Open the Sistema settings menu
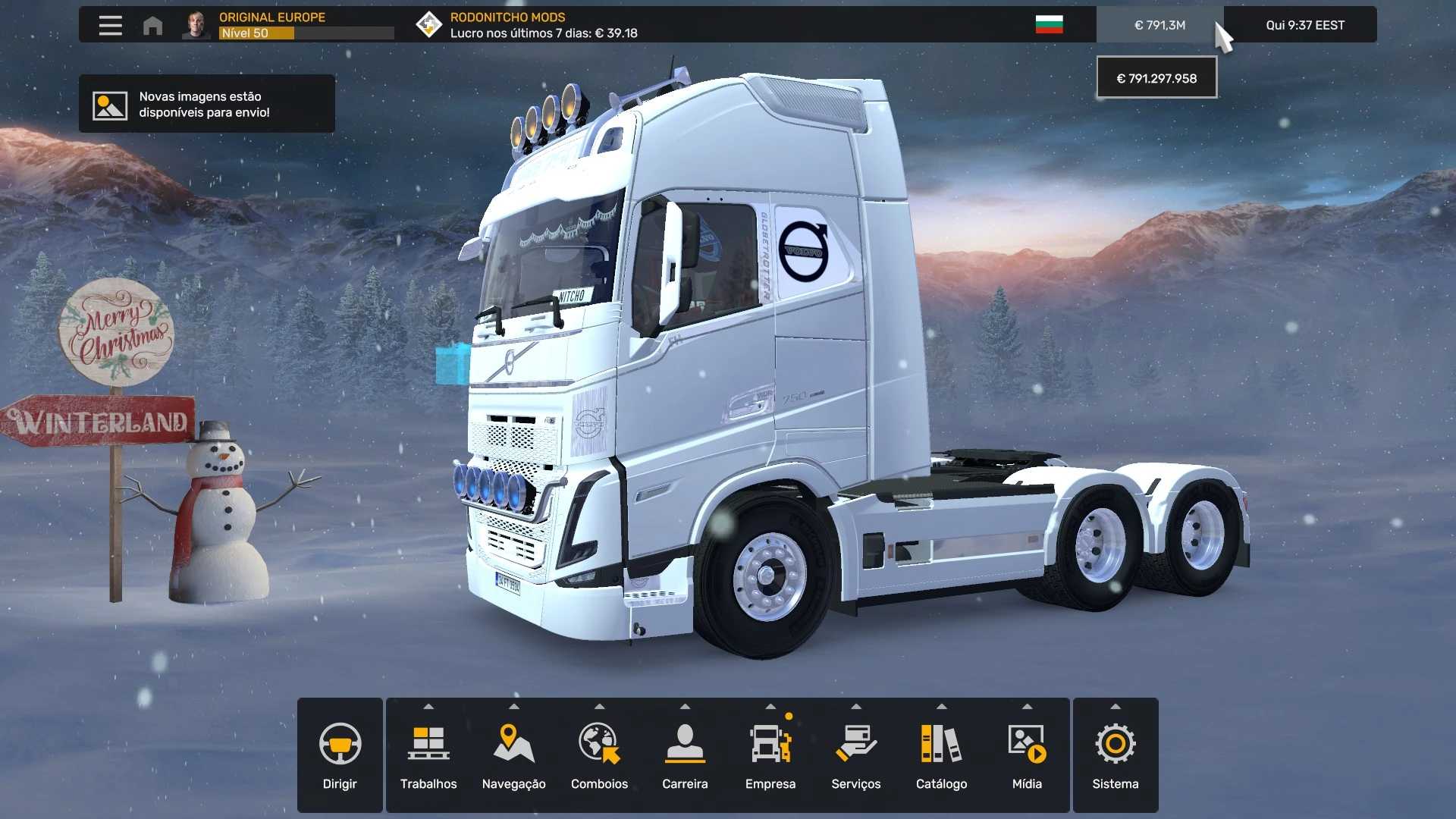 tap(1115, 755)
